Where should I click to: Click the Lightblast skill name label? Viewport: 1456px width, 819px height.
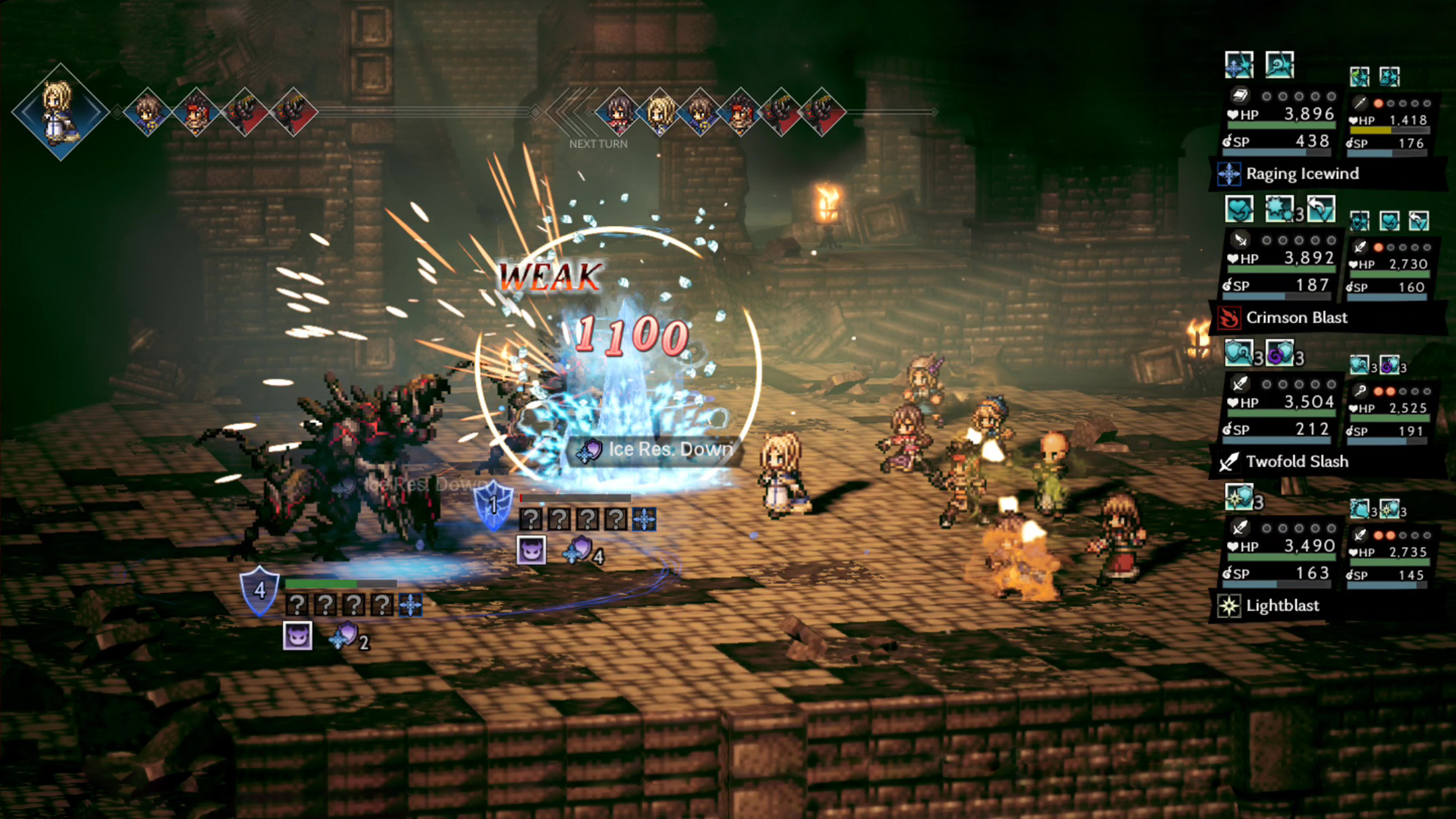pyautogui.click(x=1283, y=605)
